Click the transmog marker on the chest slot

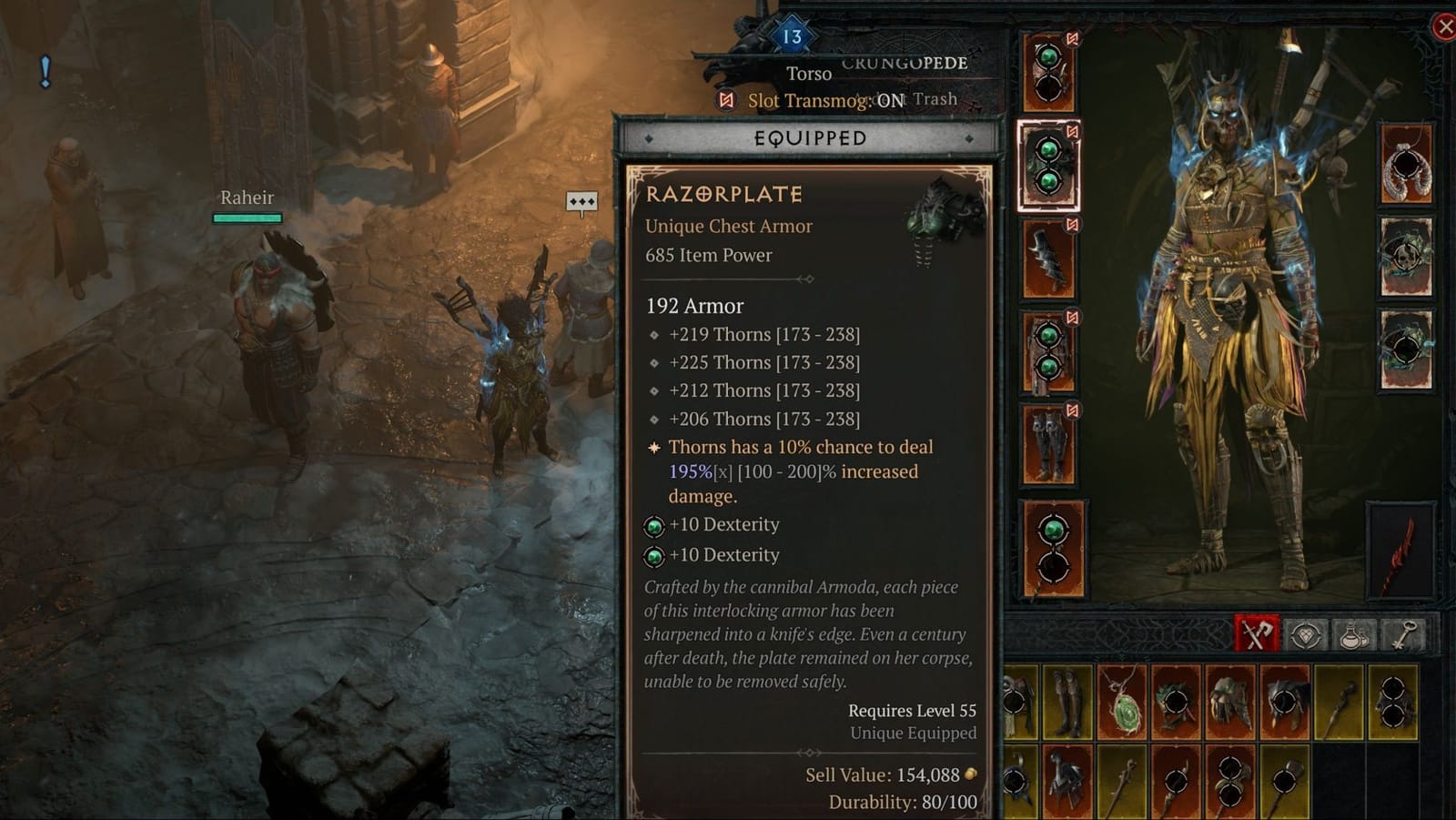(1072, 128)
